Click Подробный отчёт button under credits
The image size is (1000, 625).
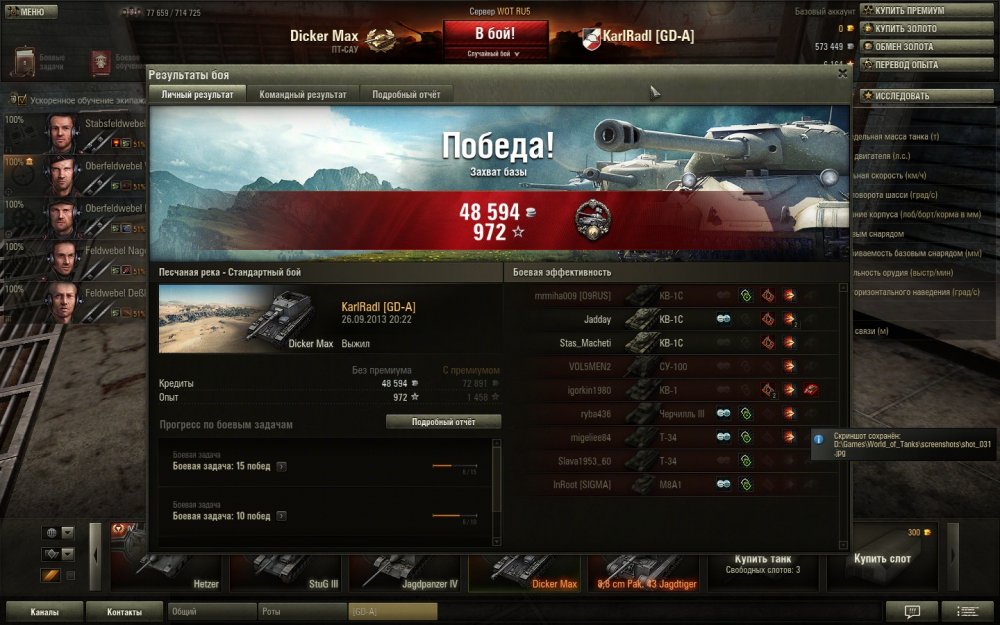(443, 422)
